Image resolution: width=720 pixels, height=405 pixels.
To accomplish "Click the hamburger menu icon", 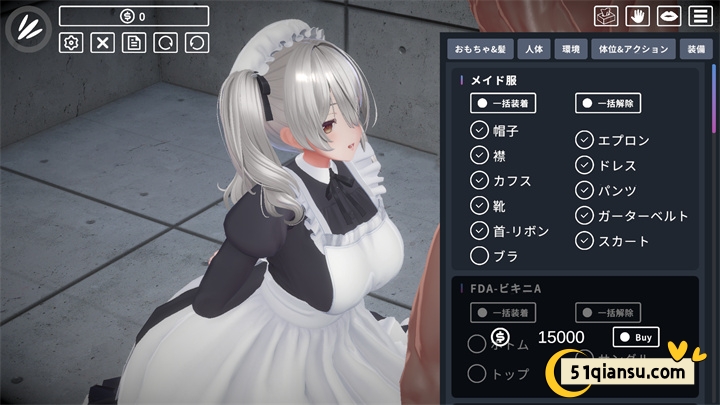I will (699, 16).
